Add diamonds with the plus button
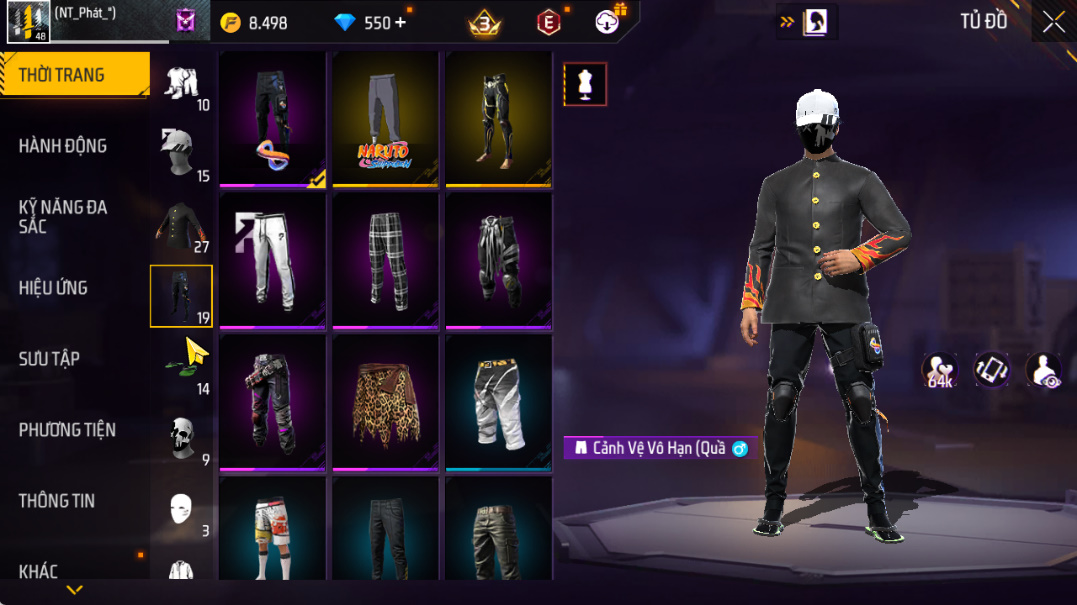1077x605 pixels. click(400, 22)
